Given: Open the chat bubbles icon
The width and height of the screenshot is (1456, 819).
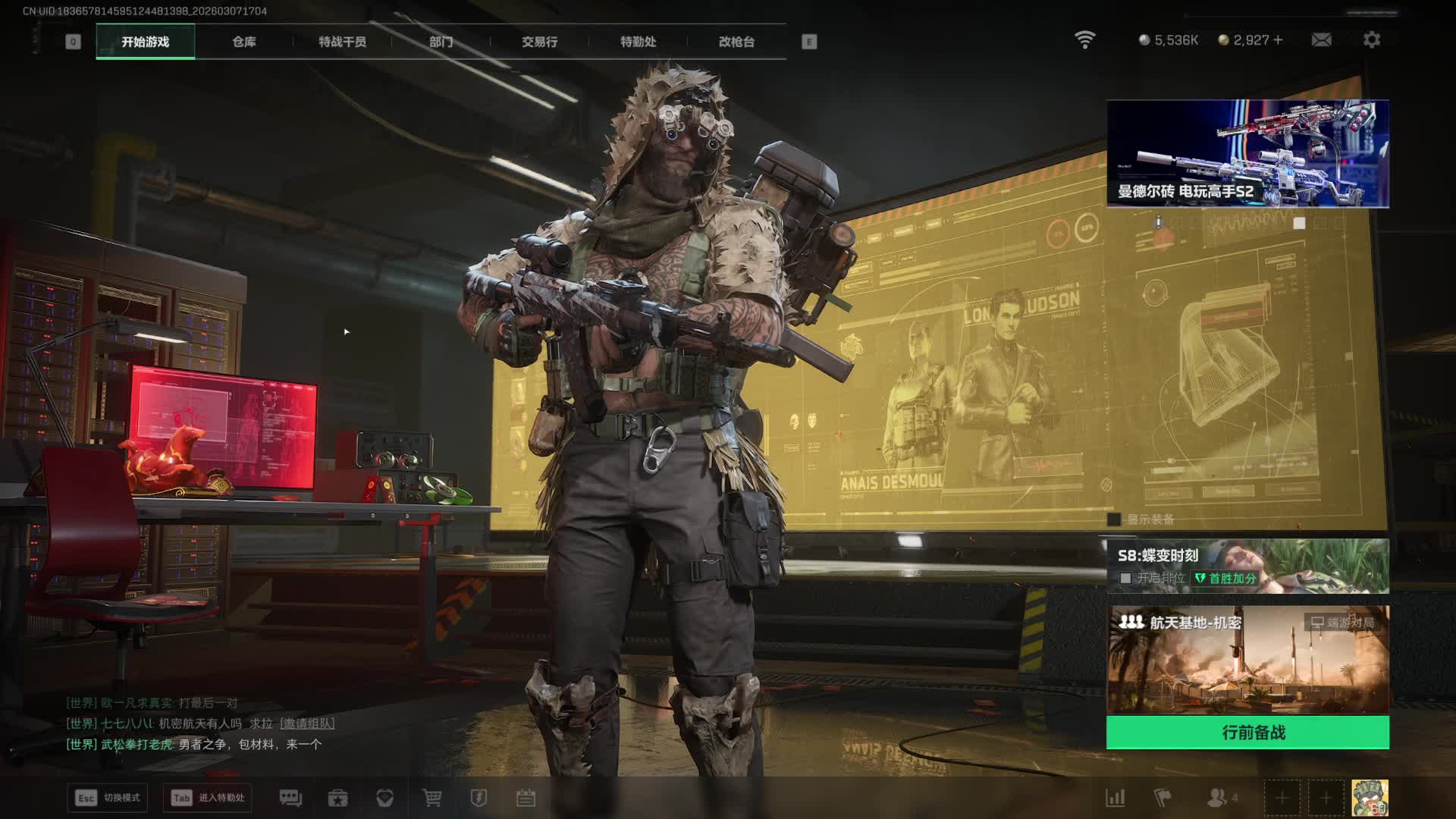Looking at the screenshot, I should (x=290, y=798).
